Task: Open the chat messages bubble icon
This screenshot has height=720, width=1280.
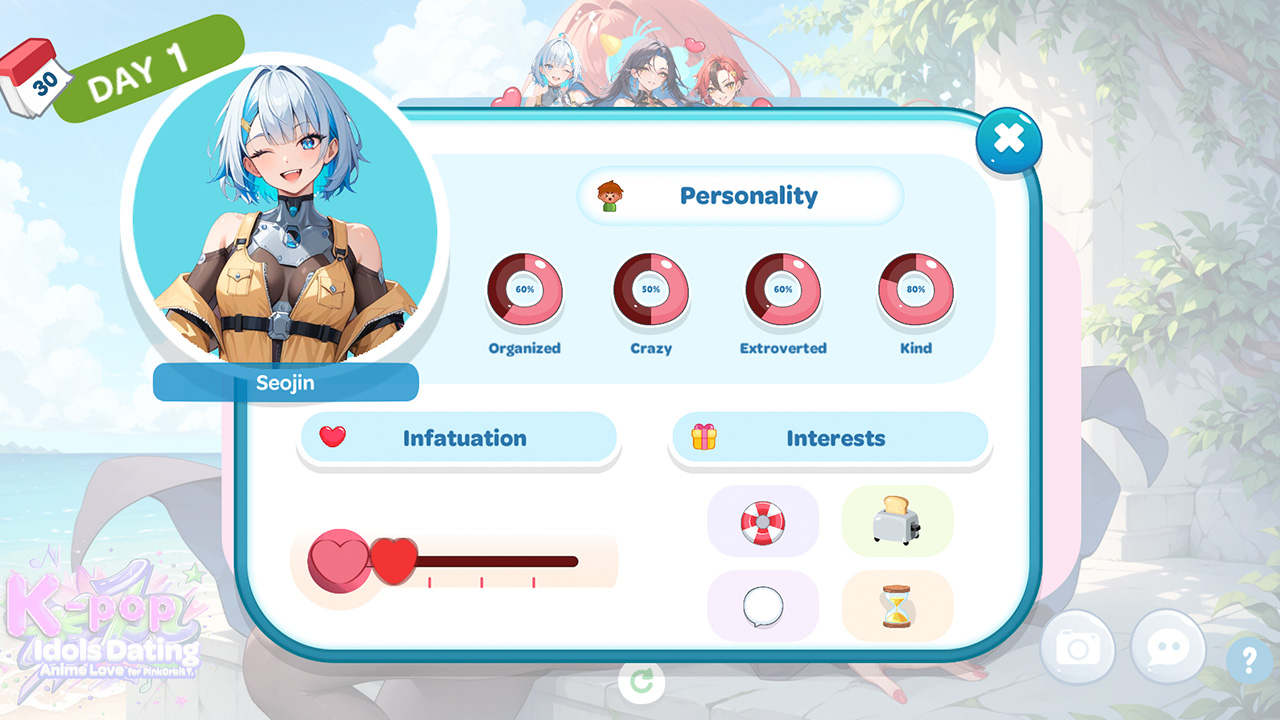Action: [1168, 648]
